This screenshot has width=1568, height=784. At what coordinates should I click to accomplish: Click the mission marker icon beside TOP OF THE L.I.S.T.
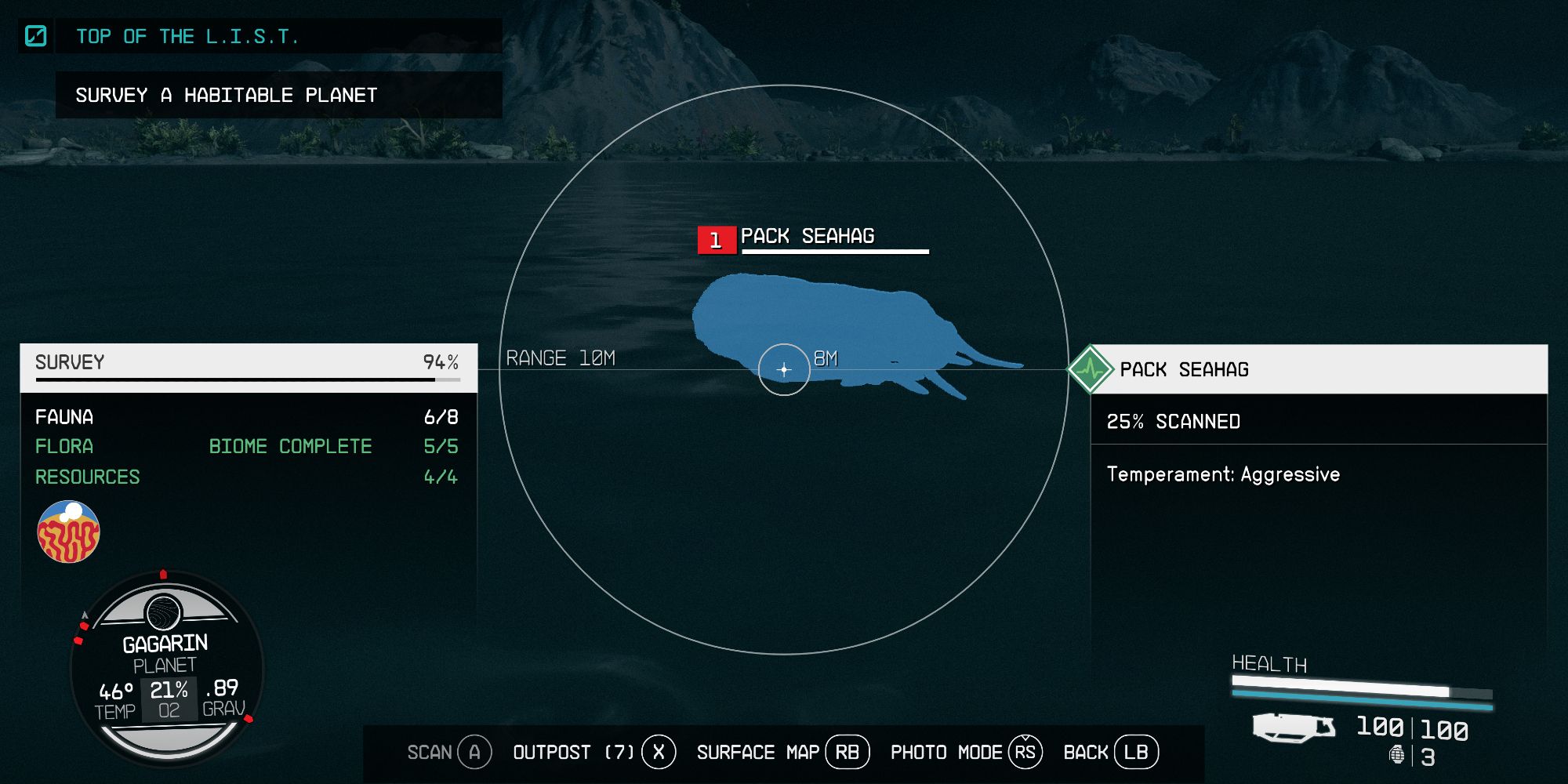point(34,35)
